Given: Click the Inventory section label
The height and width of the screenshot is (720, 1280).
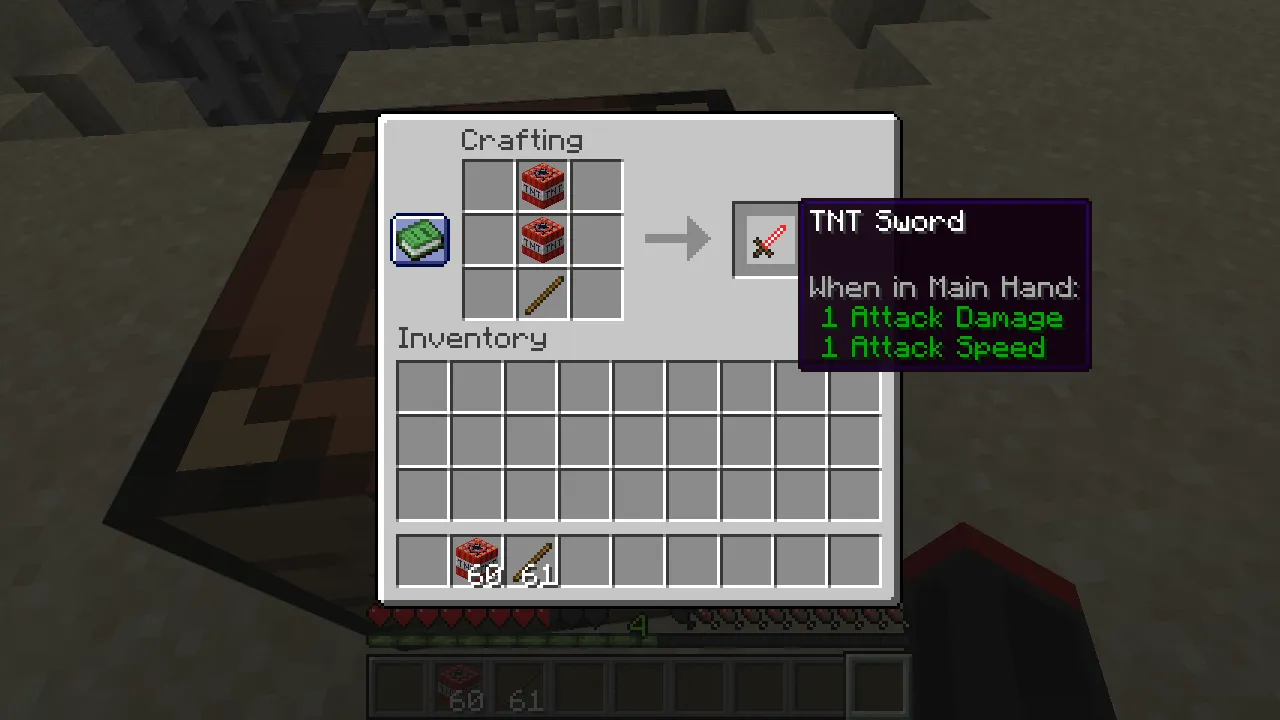Looking at the screenshot, I should pos(471,338).
